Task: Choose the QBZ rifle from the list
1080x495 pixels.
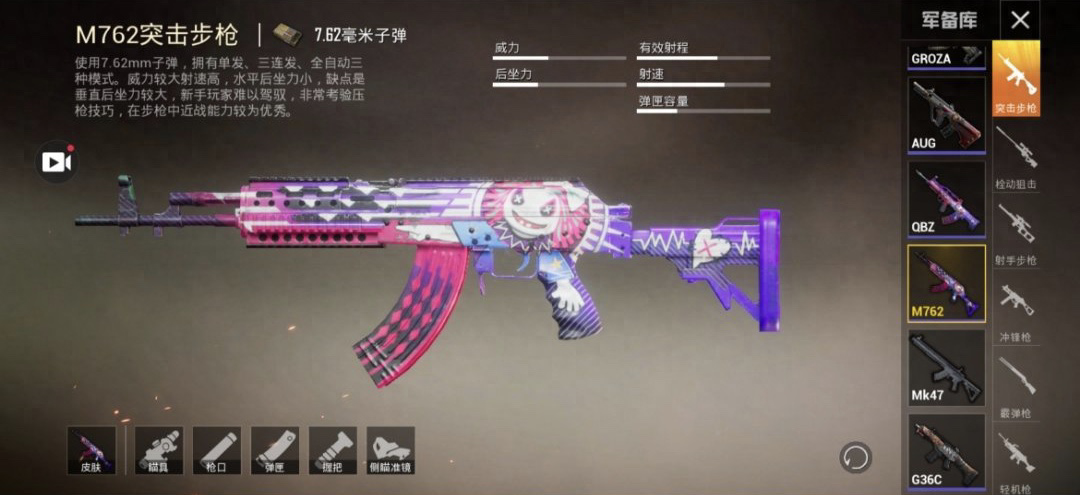Action: pyautogui.click(x=946, y=198)
